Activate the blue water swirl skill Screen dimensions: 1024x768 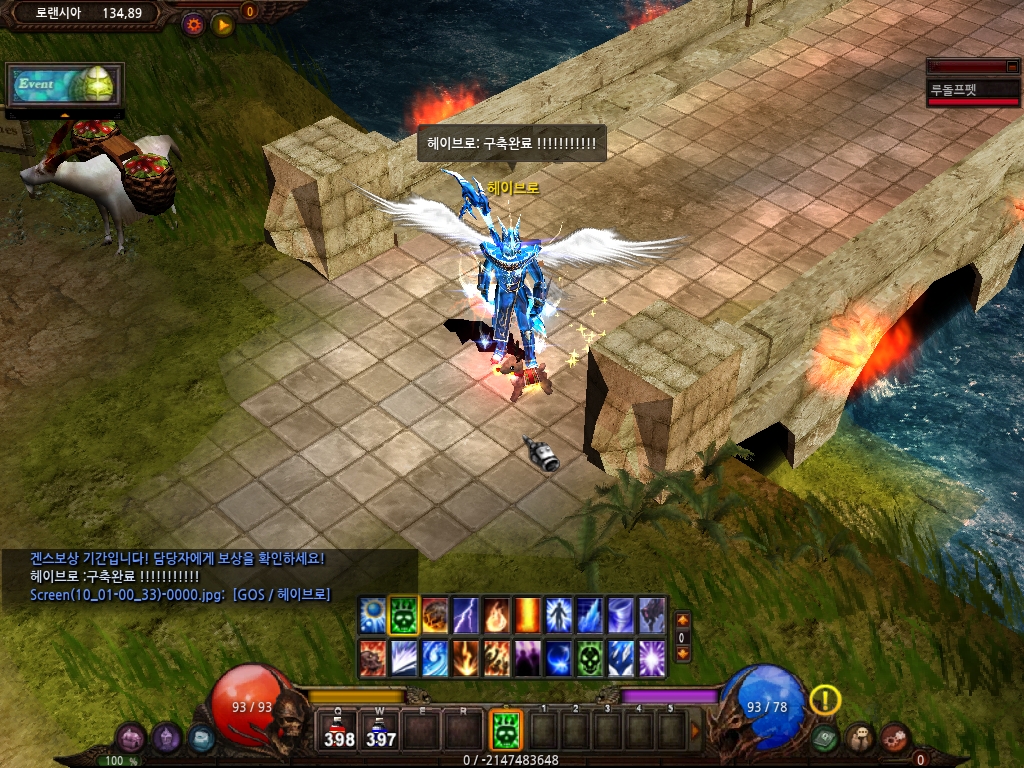[435, 657]
